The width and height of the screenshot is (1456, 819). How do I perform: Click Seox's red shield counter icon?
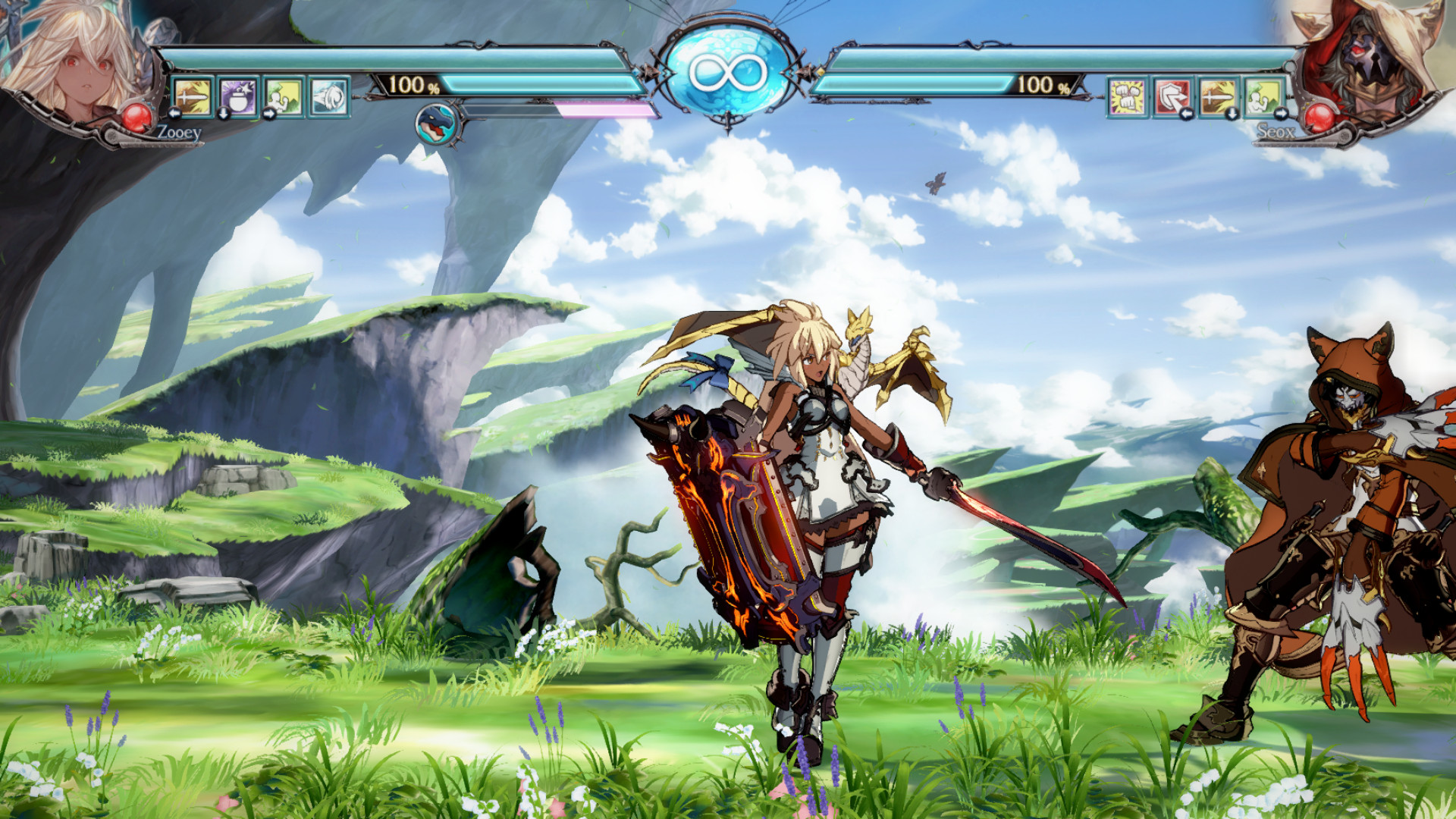pos(1173,98)
